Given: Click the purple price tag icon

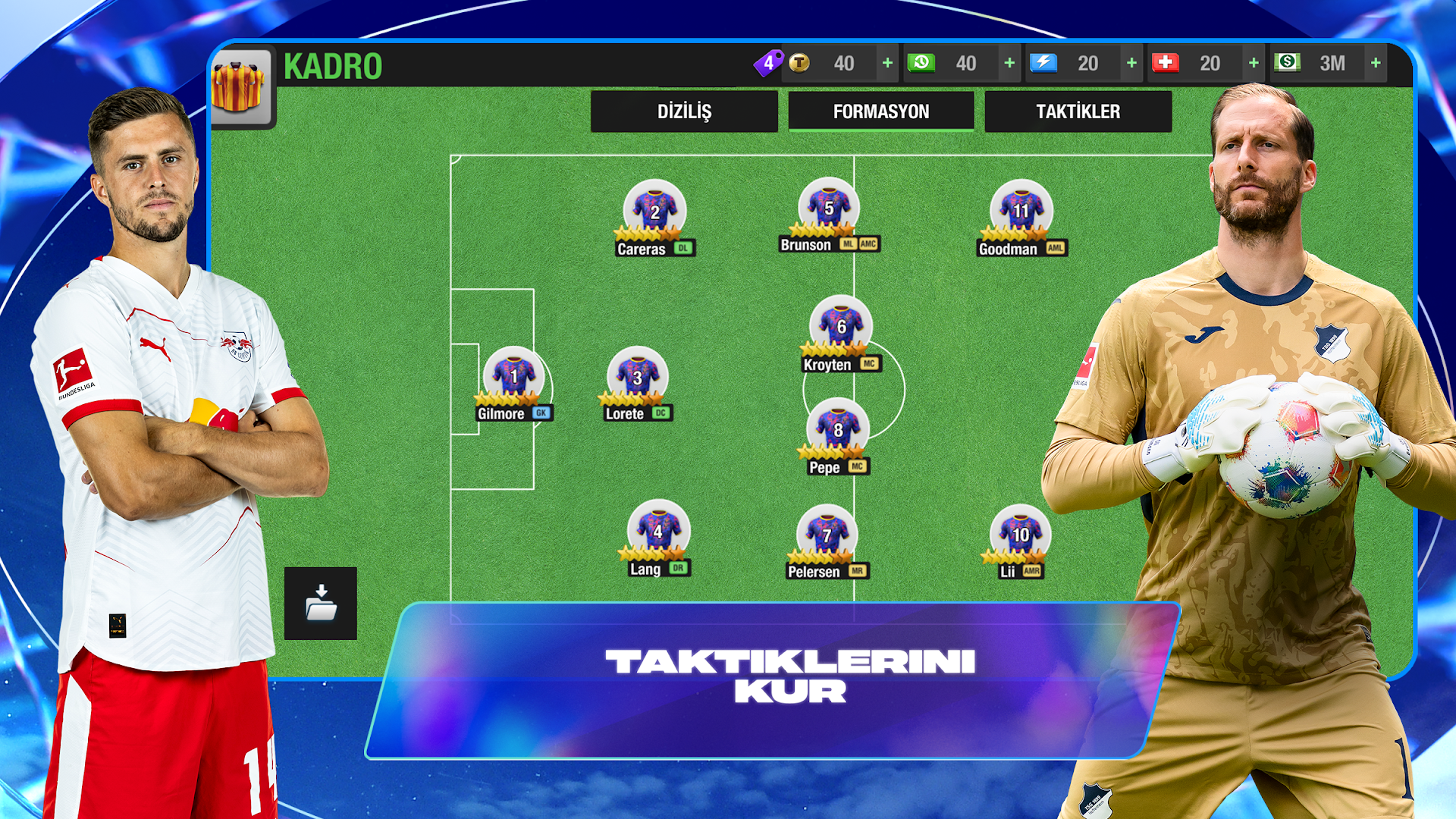Looking at the screenshot, I should pos(769,64).
